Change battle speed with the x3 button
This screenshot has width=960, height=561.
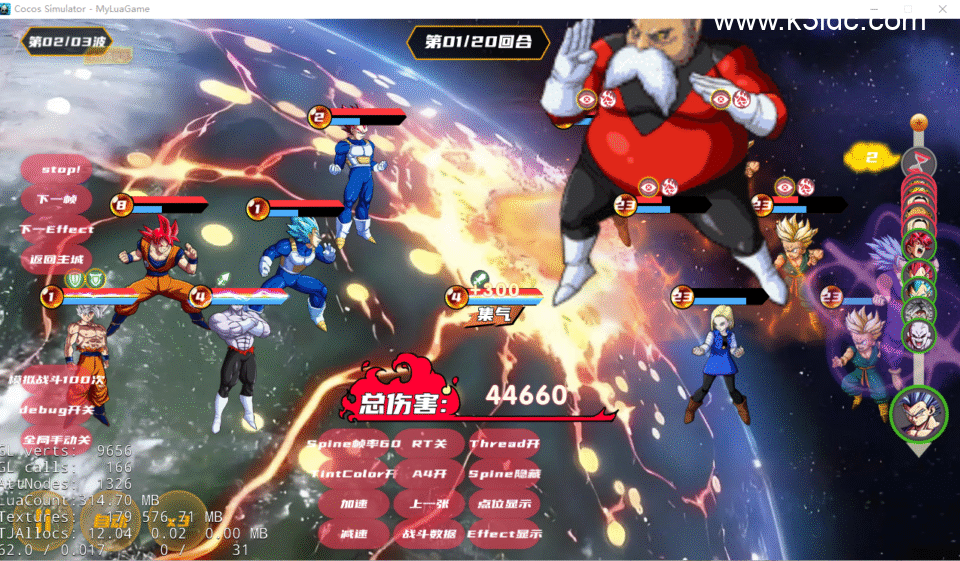tap(178, 519)
